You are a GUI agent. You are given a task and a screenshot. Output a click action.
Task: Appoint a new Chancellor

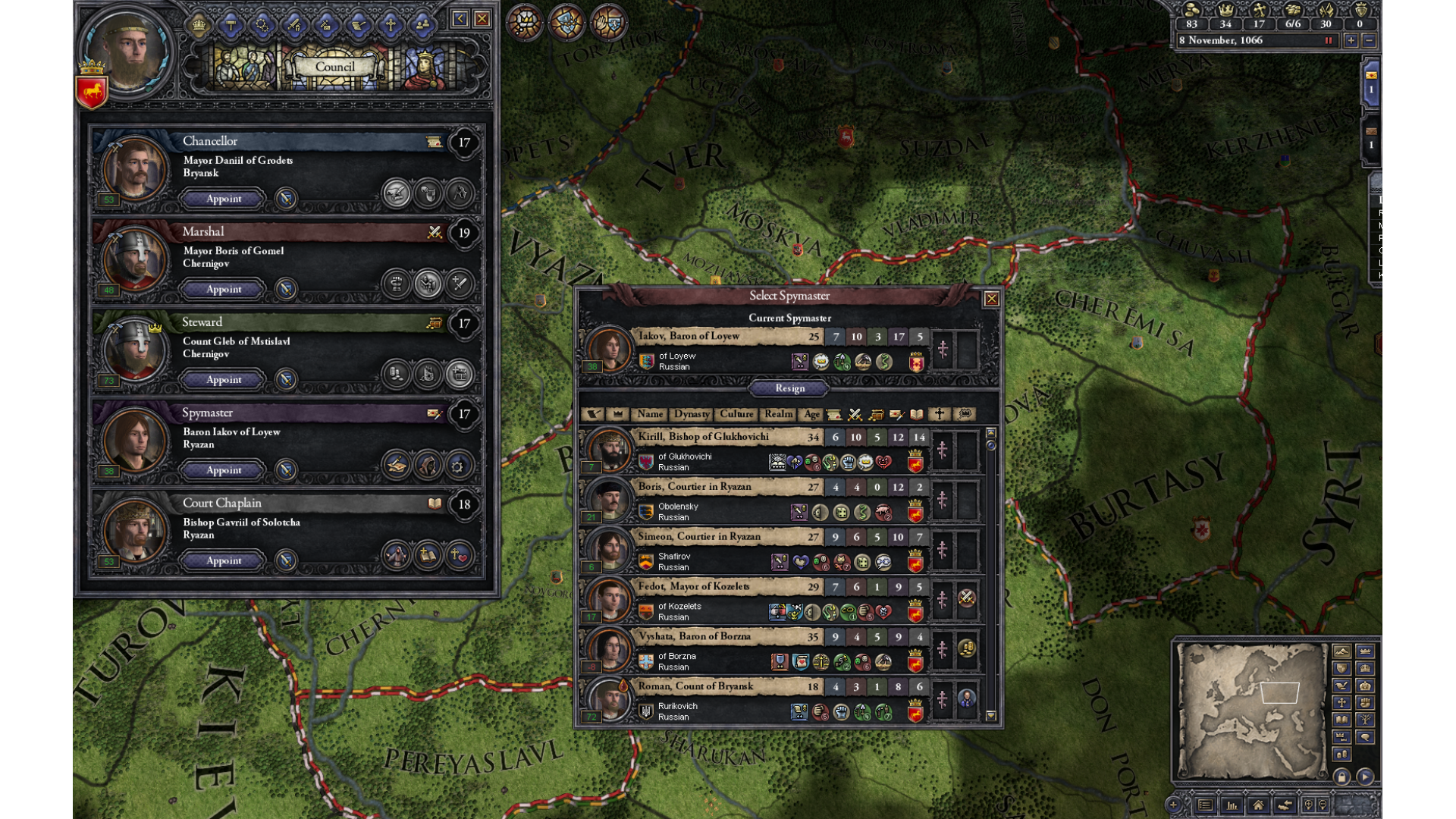[224, 199]
